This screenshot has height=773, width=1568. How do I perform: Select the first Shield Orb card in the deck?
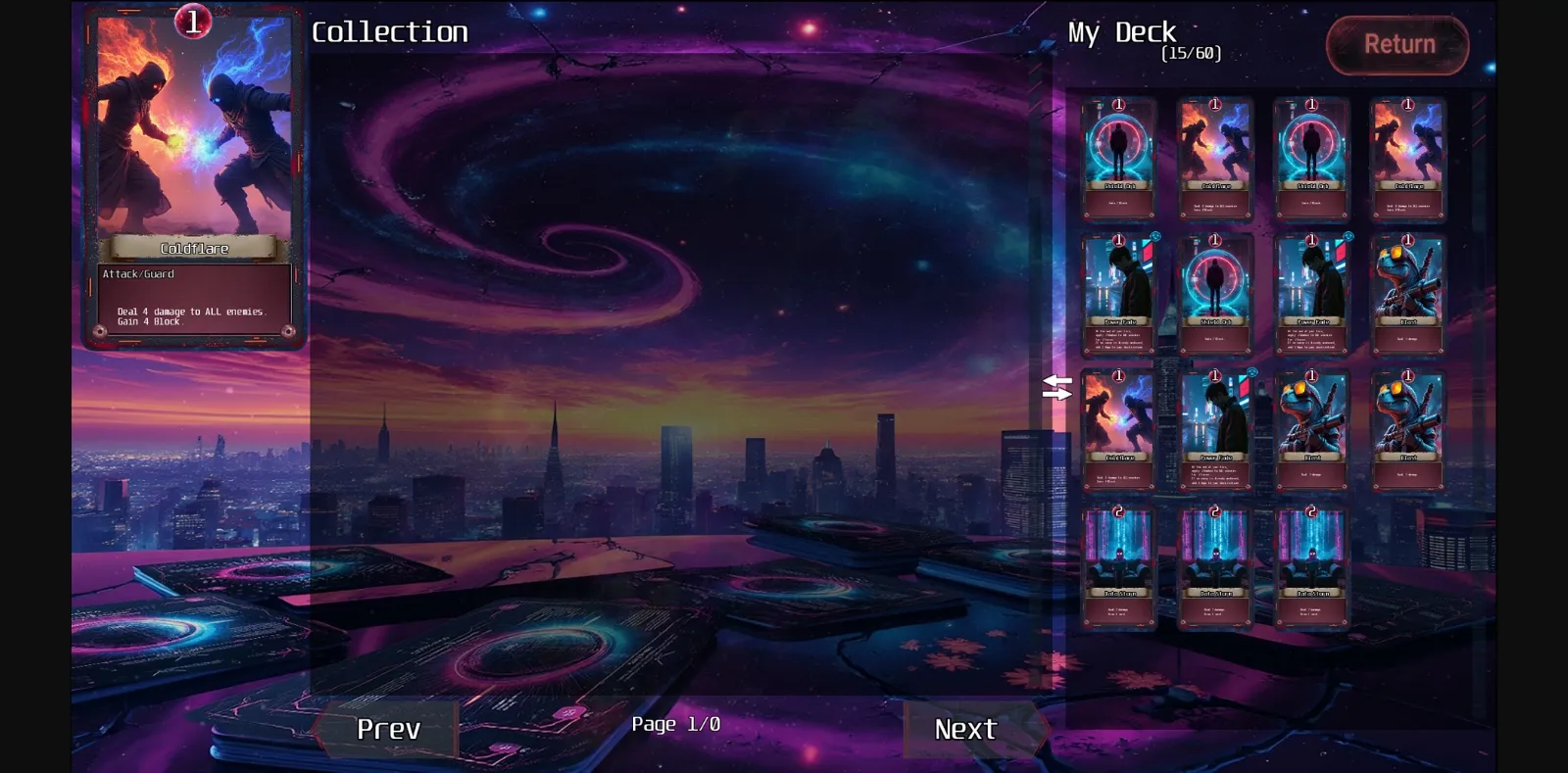point(1118,157)
